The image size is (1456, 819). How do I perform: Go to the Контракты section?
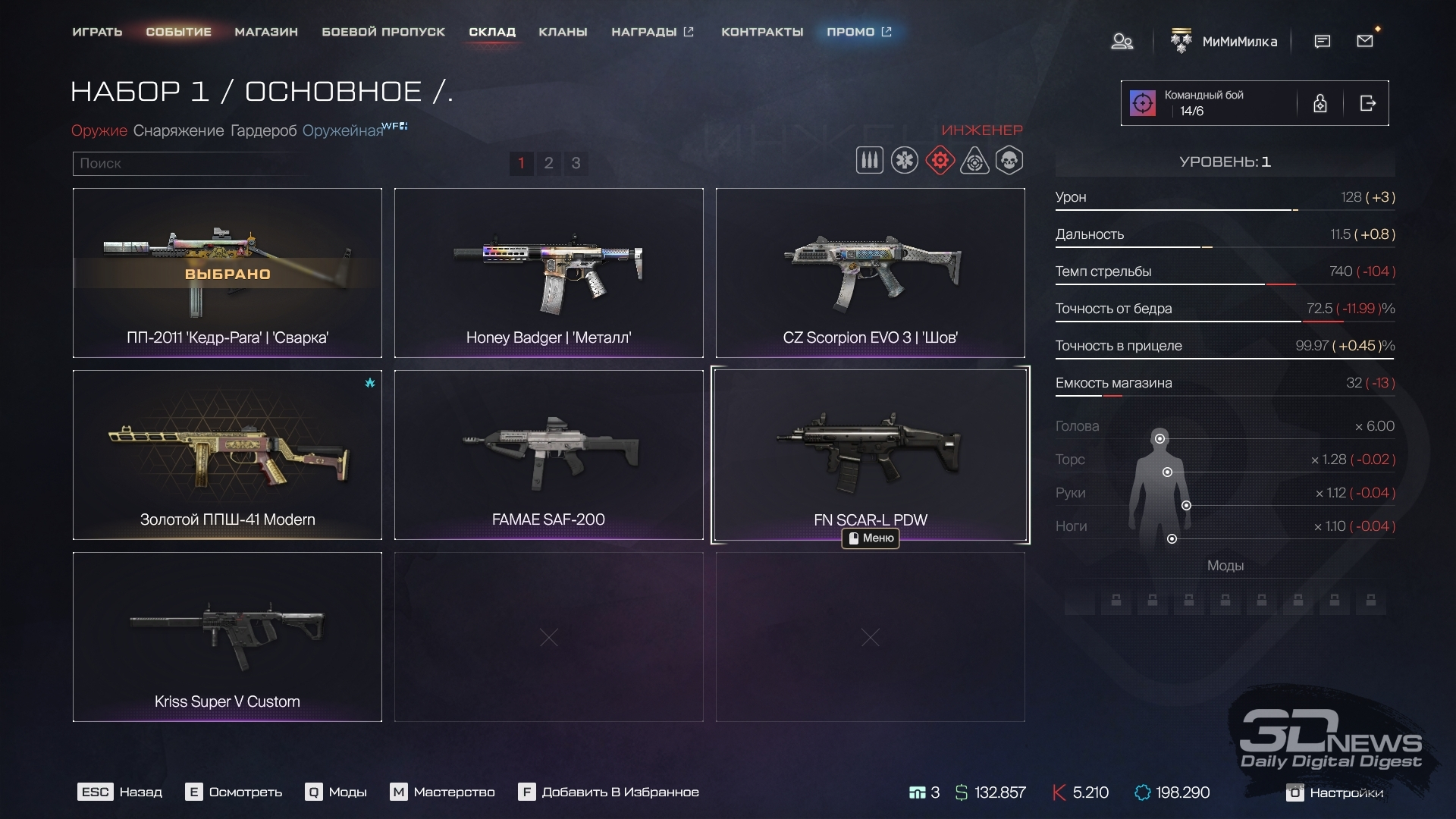coord(762,32)
